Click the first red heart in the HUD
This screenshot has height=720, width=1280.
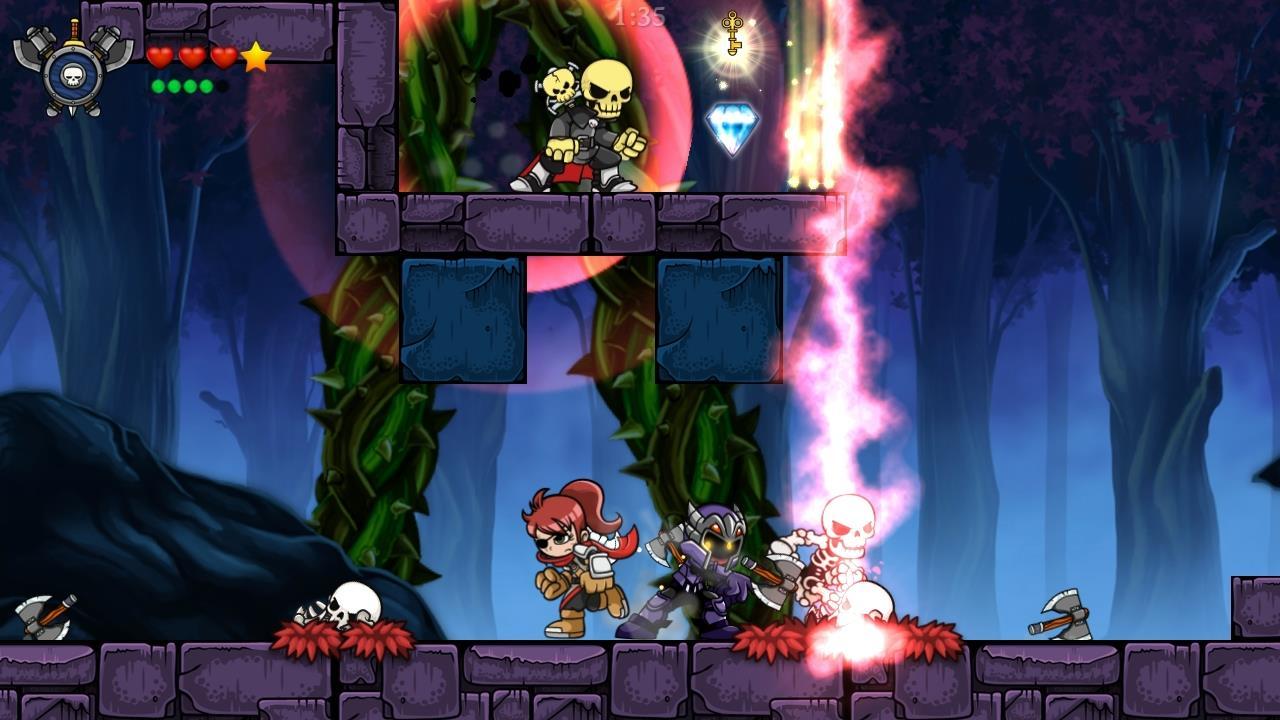coord(160,55)
